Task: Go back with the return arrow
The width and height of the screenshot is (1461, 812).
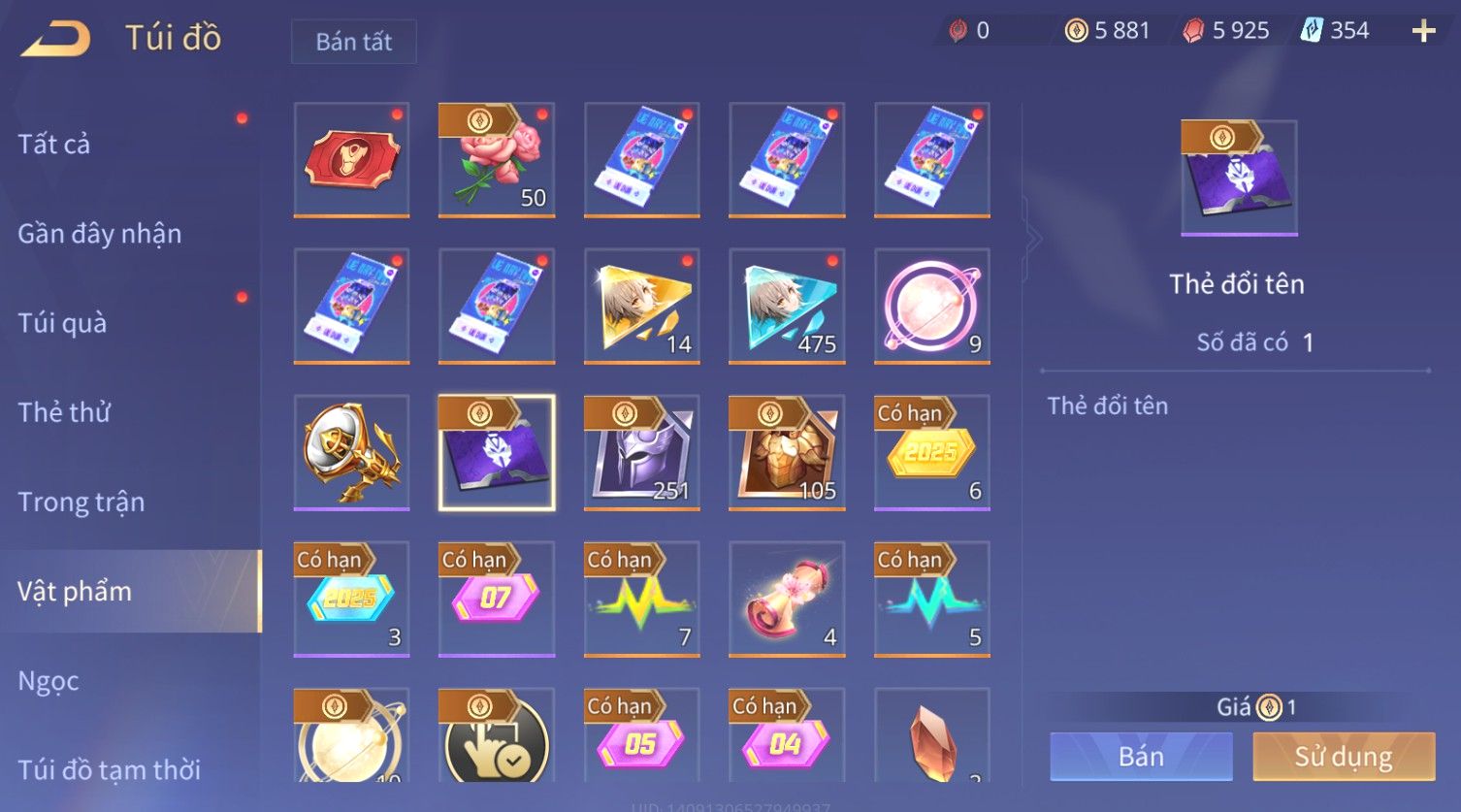Action: pos(56,39)
